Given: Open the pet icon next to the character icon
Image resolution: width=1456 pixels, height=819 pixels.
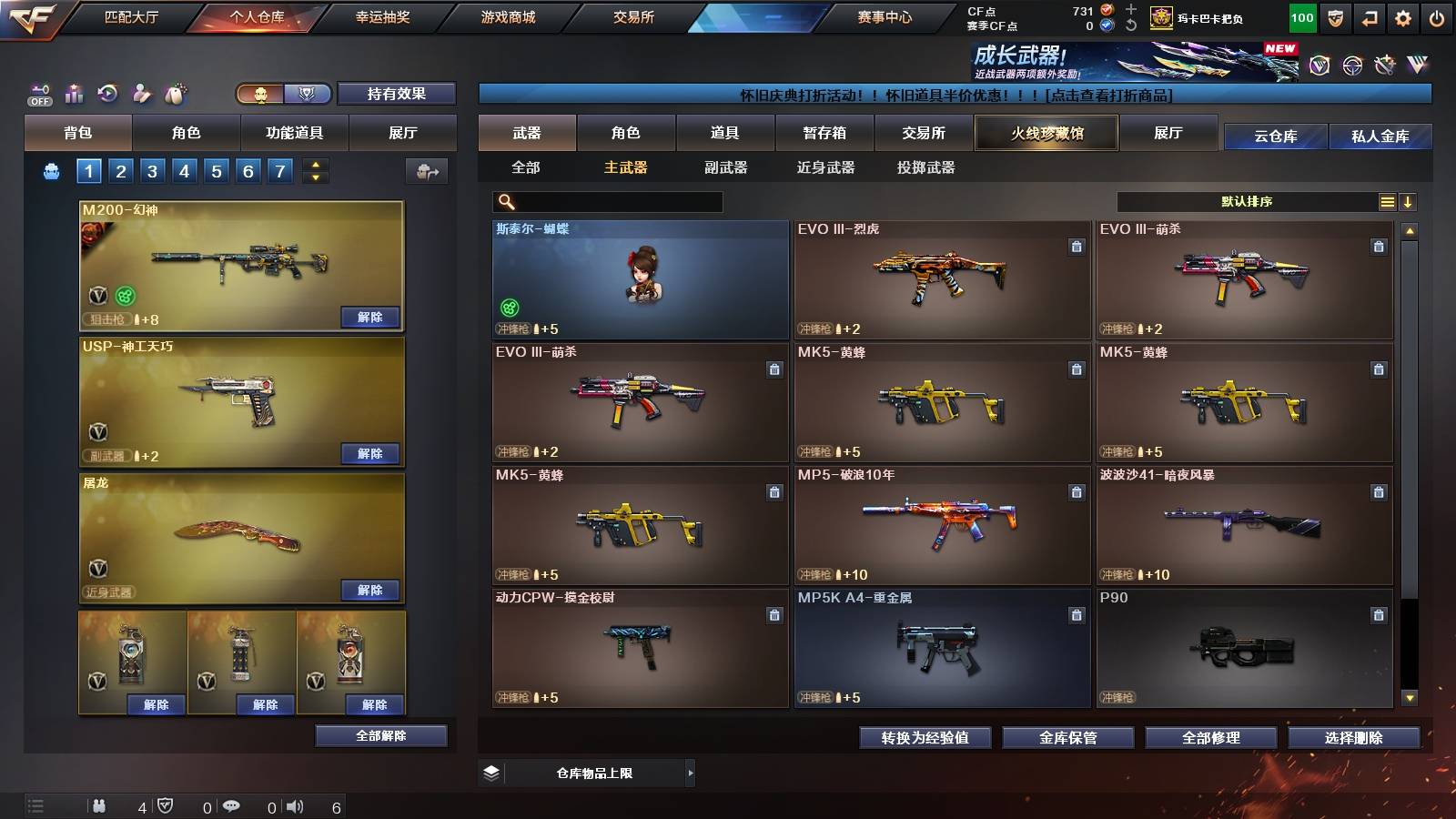Looking at the screenshot, I should (x=173, y=92).
